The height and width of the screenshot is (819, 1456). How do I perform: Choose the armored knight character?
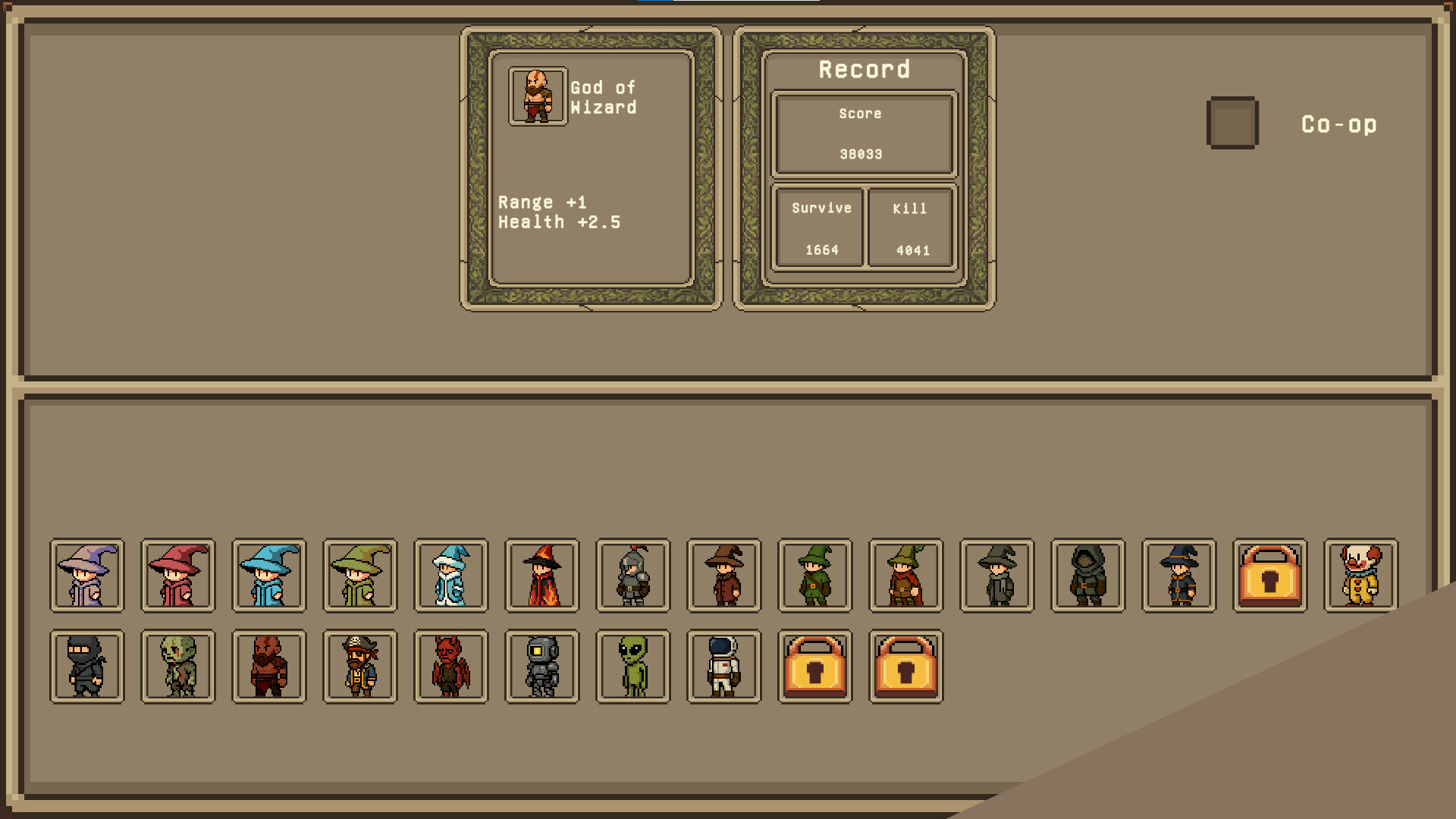[x=632, y=575]
